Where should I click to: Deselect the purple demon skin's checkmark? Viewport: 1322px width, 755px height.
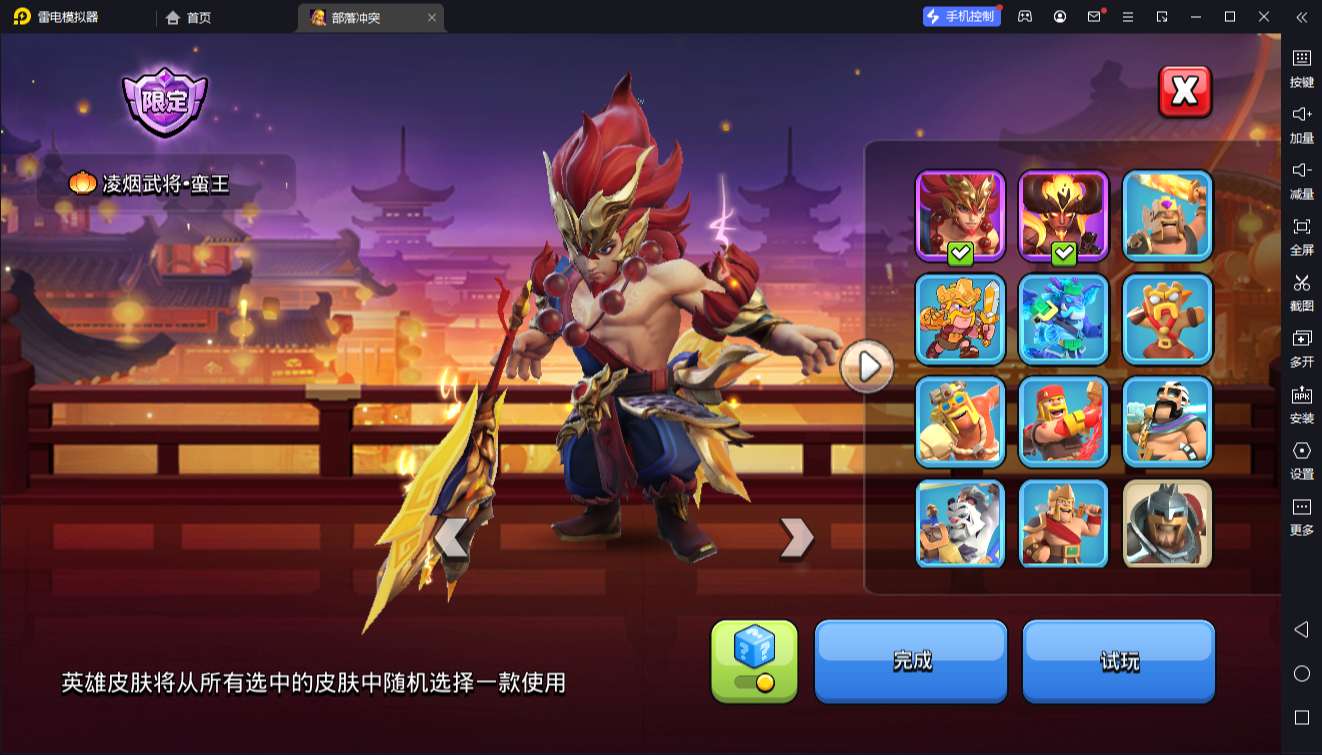[1062, 253]
